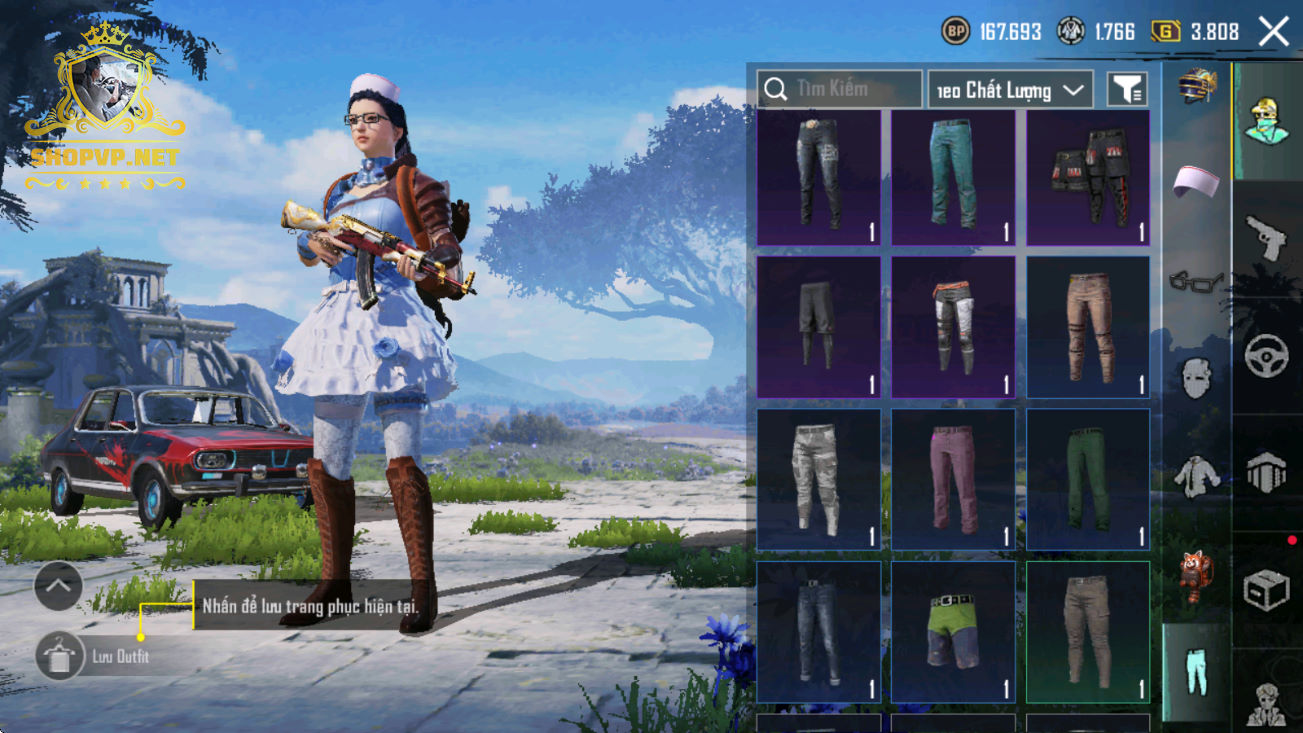Image resolution: width=1303 pixels, height=733 pixels.
Task: Open the crate box tab
Action: [1266, 590]
